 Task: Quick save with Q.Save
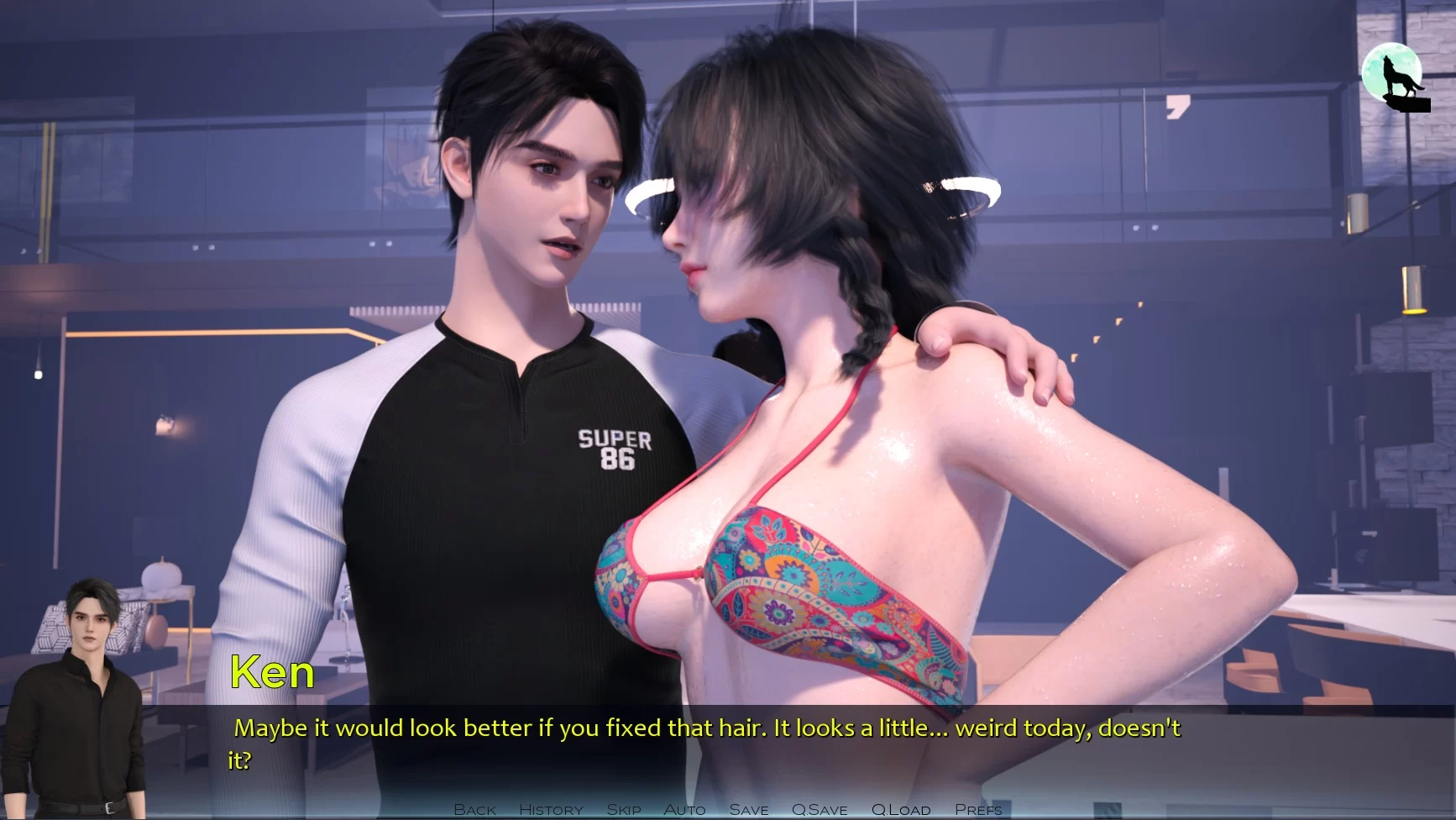click(819, 809)
